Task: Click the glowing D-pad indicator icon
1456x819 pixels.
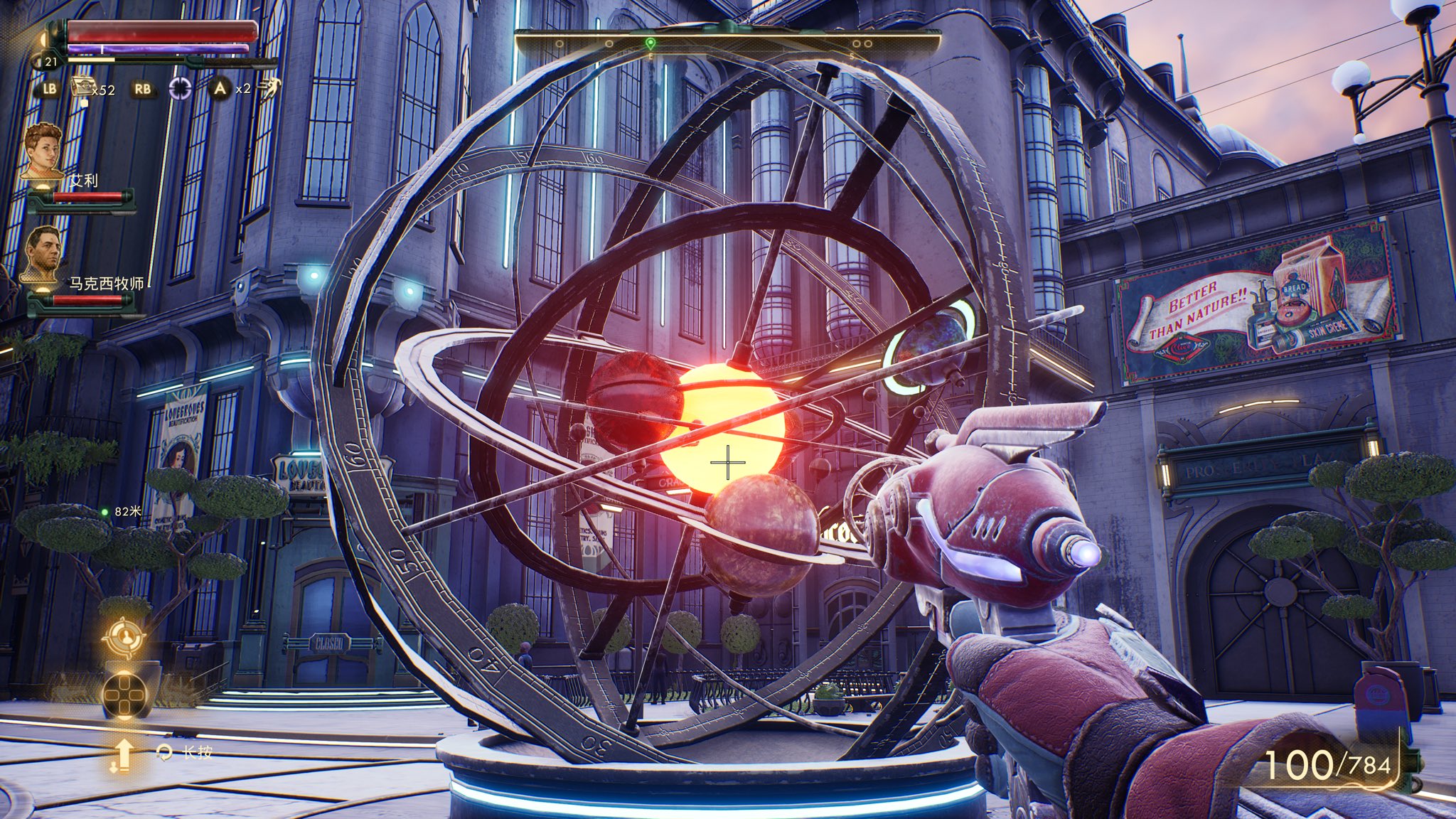Action: click(x=124, y=695)
